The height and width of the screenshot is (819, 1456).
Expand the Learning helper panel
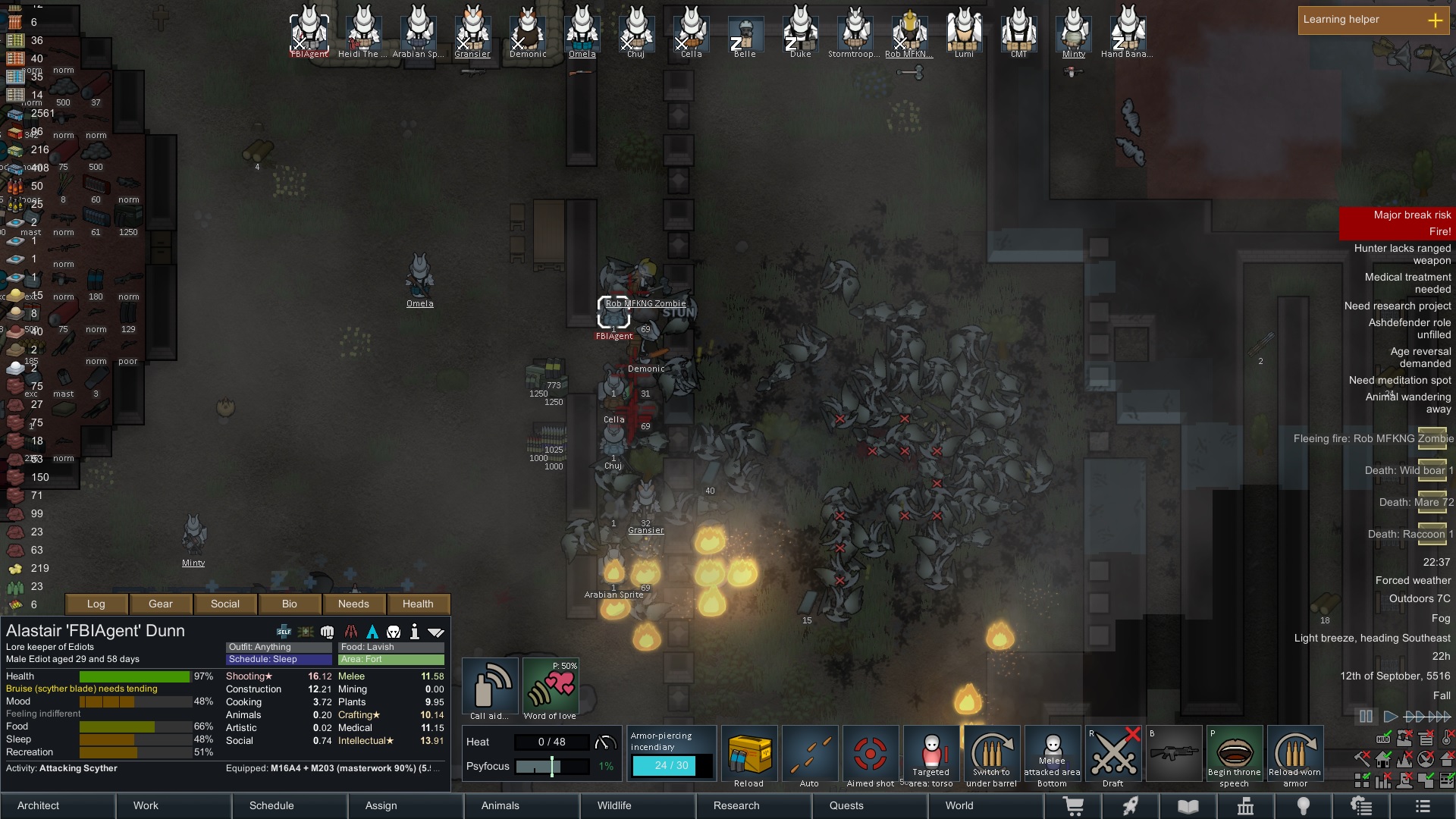click(x=1436, y=20)
